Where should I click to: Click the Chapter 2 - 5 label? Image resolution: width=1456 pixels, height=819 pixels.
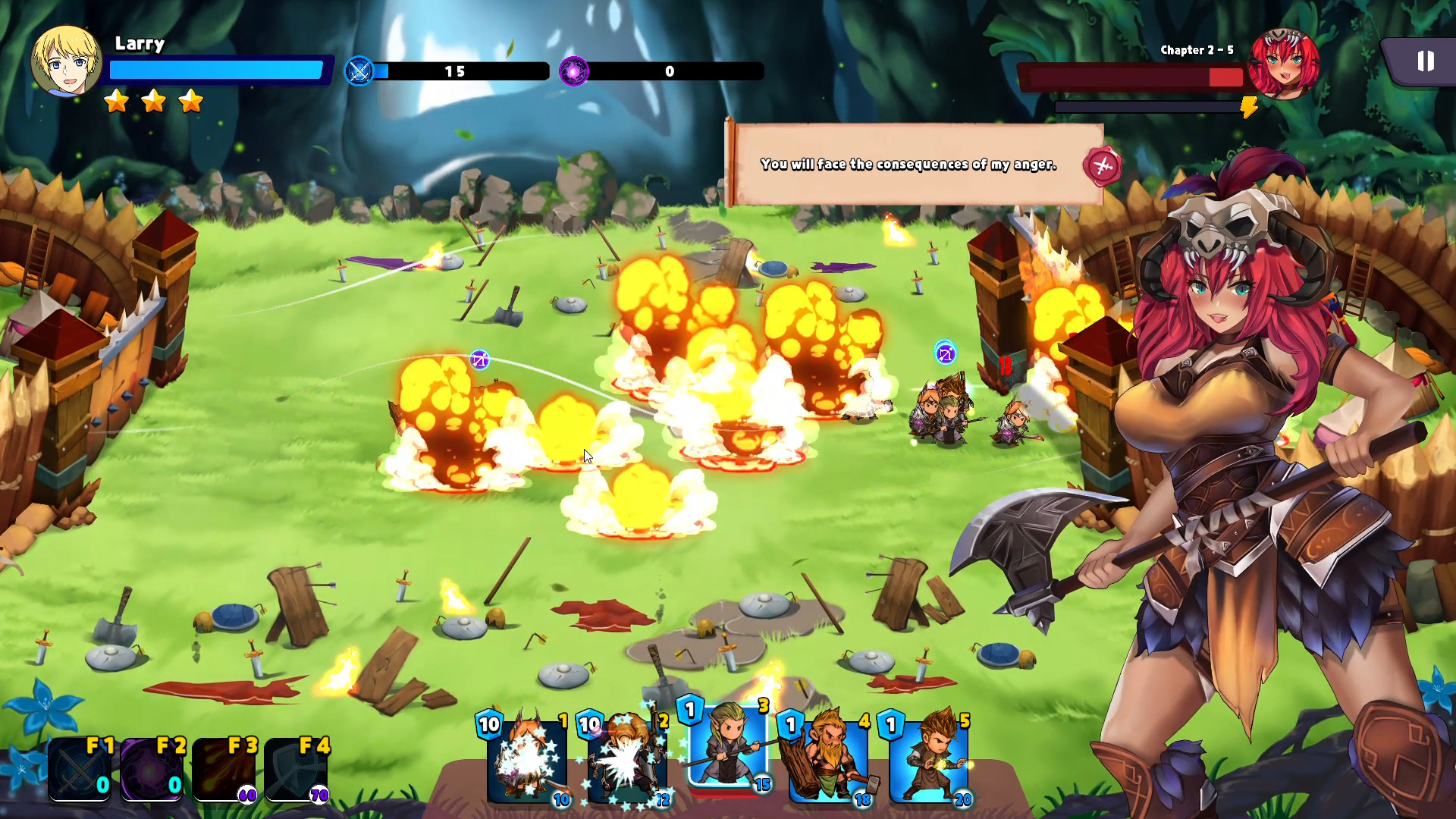click(x=1196, y=50)
